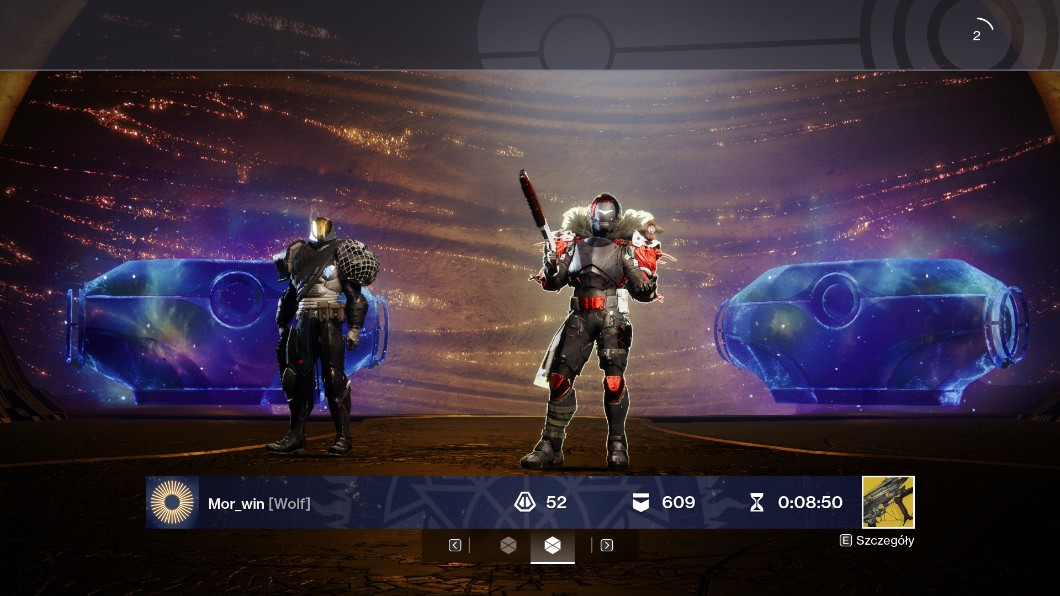
Task: Select the highlighted white hexagon page tab
Action: (553, 545)
